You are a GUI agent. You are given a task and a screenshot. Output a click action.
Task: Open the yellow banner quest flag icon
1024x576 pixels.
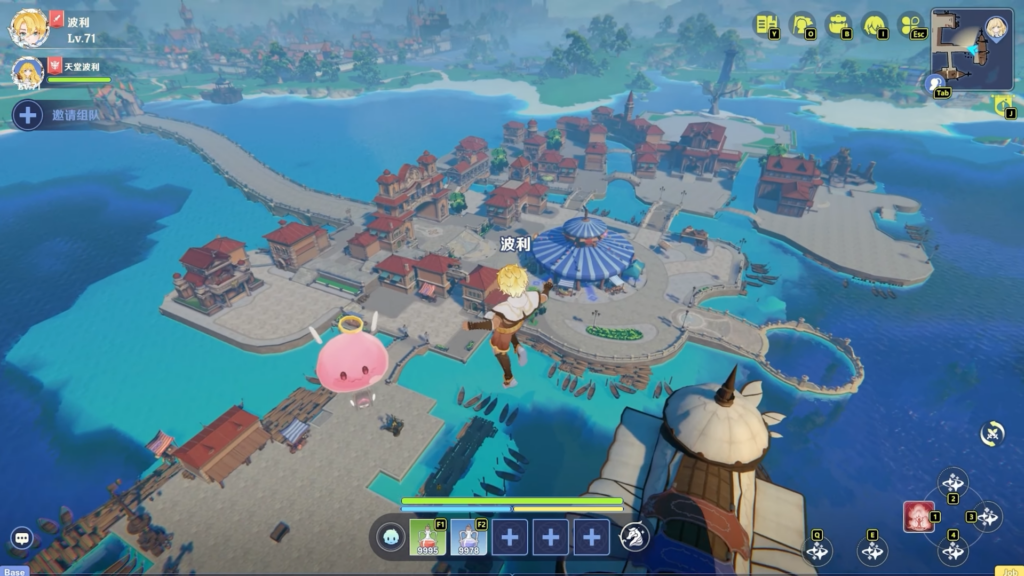pyautogui.click(x=1003, y=103)
